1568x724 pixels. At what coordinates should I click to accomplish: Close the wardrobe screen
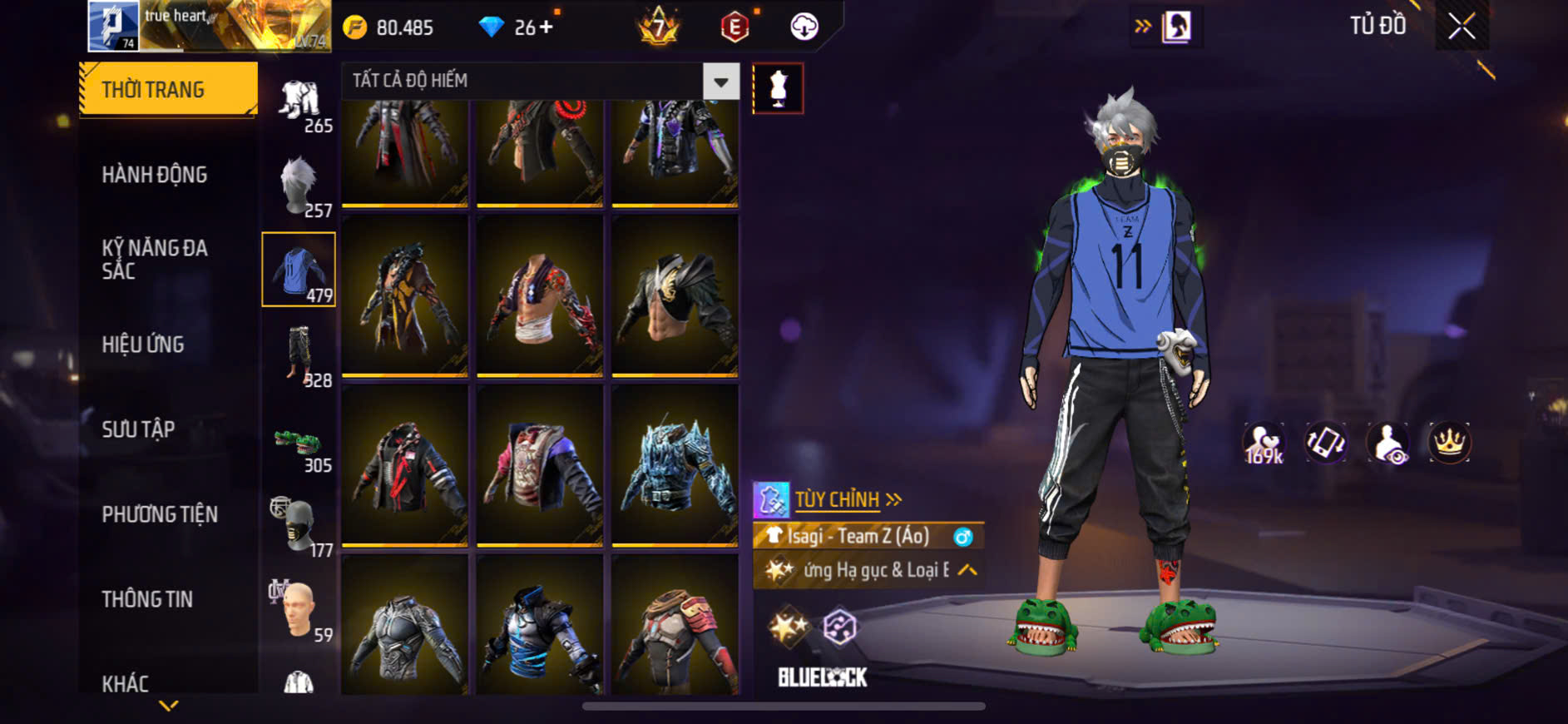1462,27
